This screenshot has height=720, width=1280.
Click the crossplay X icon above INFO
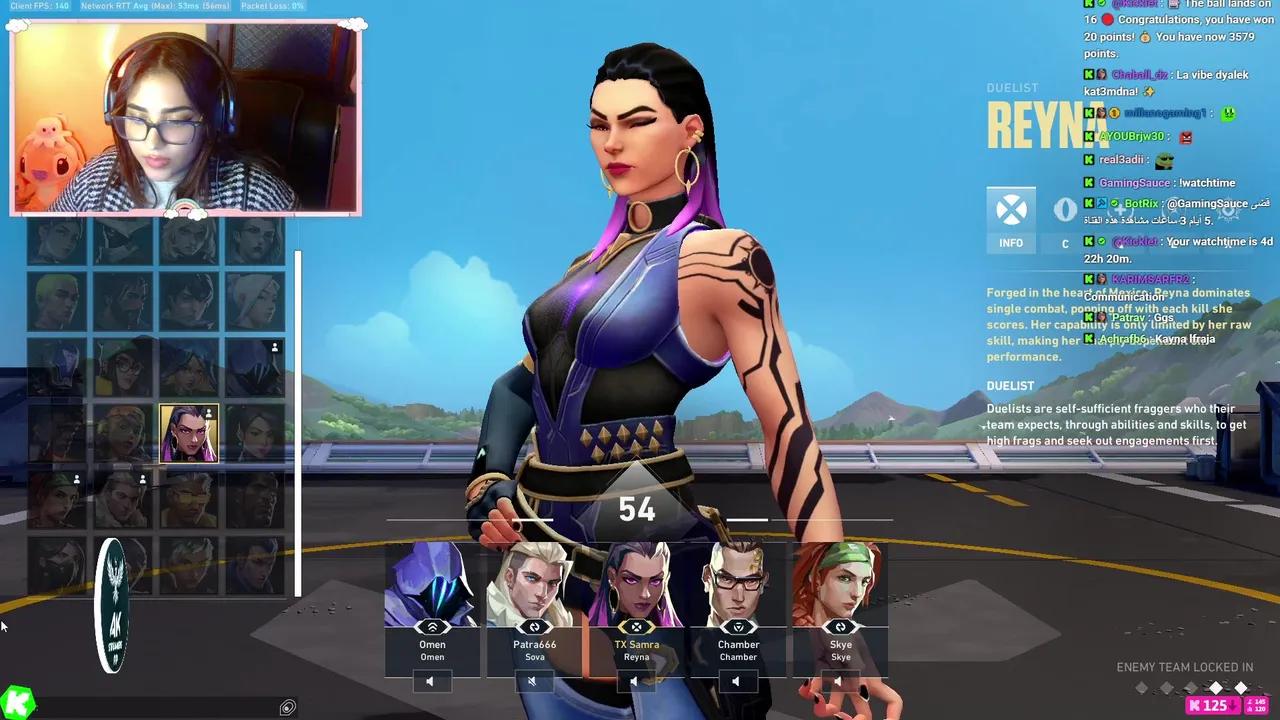(x=1011, y=209)
